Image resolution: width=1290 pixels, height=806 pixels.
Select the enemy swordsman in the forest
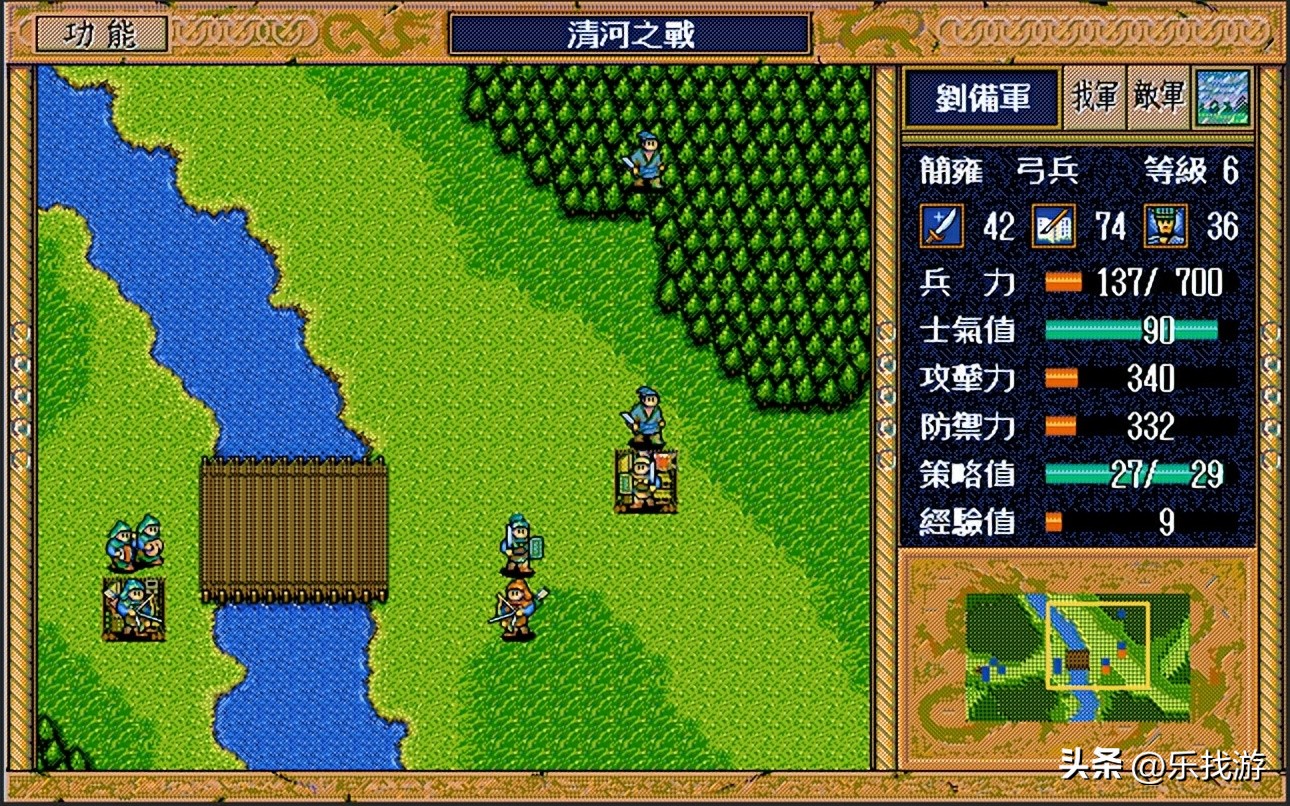click(x=646, y=160)
